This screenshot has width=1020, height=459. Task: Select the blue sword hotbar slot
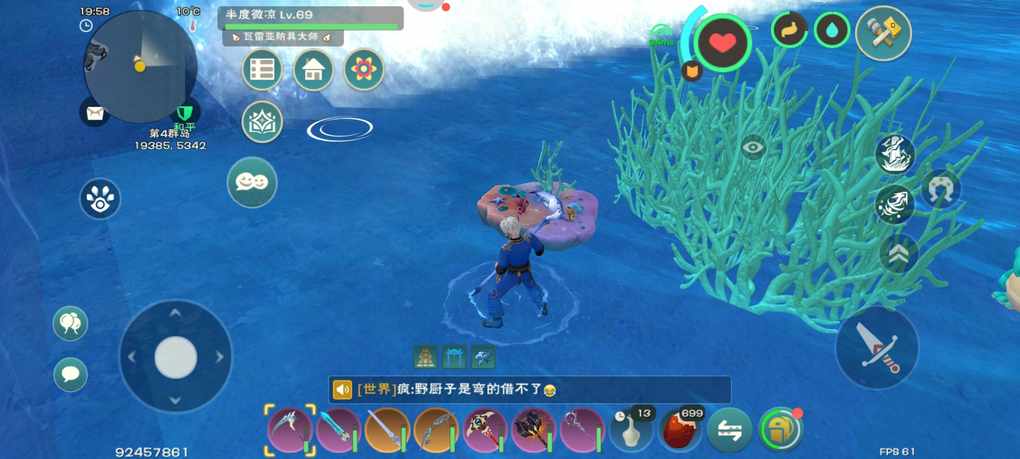coord(338,430)
